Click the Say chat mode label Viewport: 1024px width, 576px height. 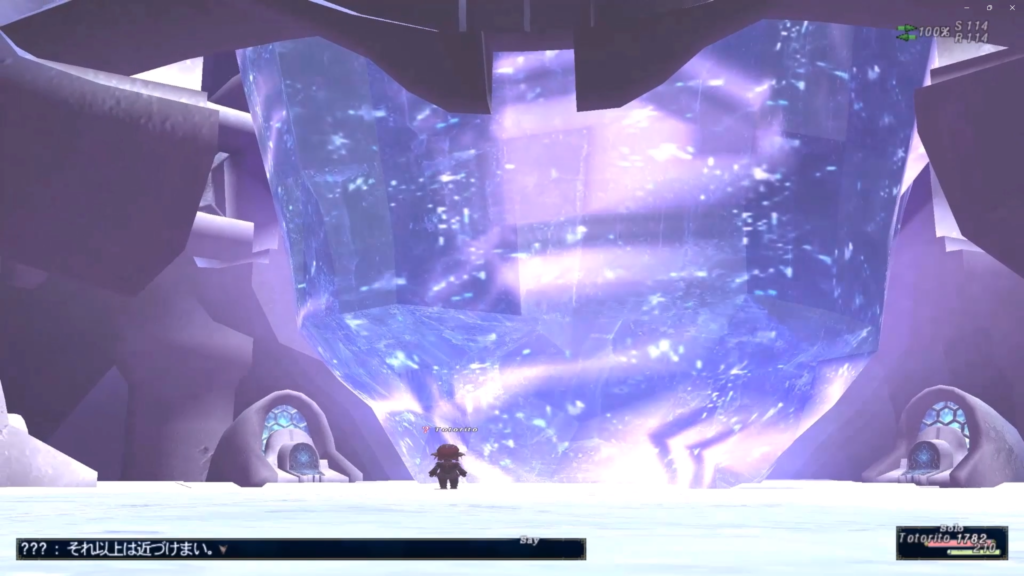pyautogui.click(x=530, y=540)
